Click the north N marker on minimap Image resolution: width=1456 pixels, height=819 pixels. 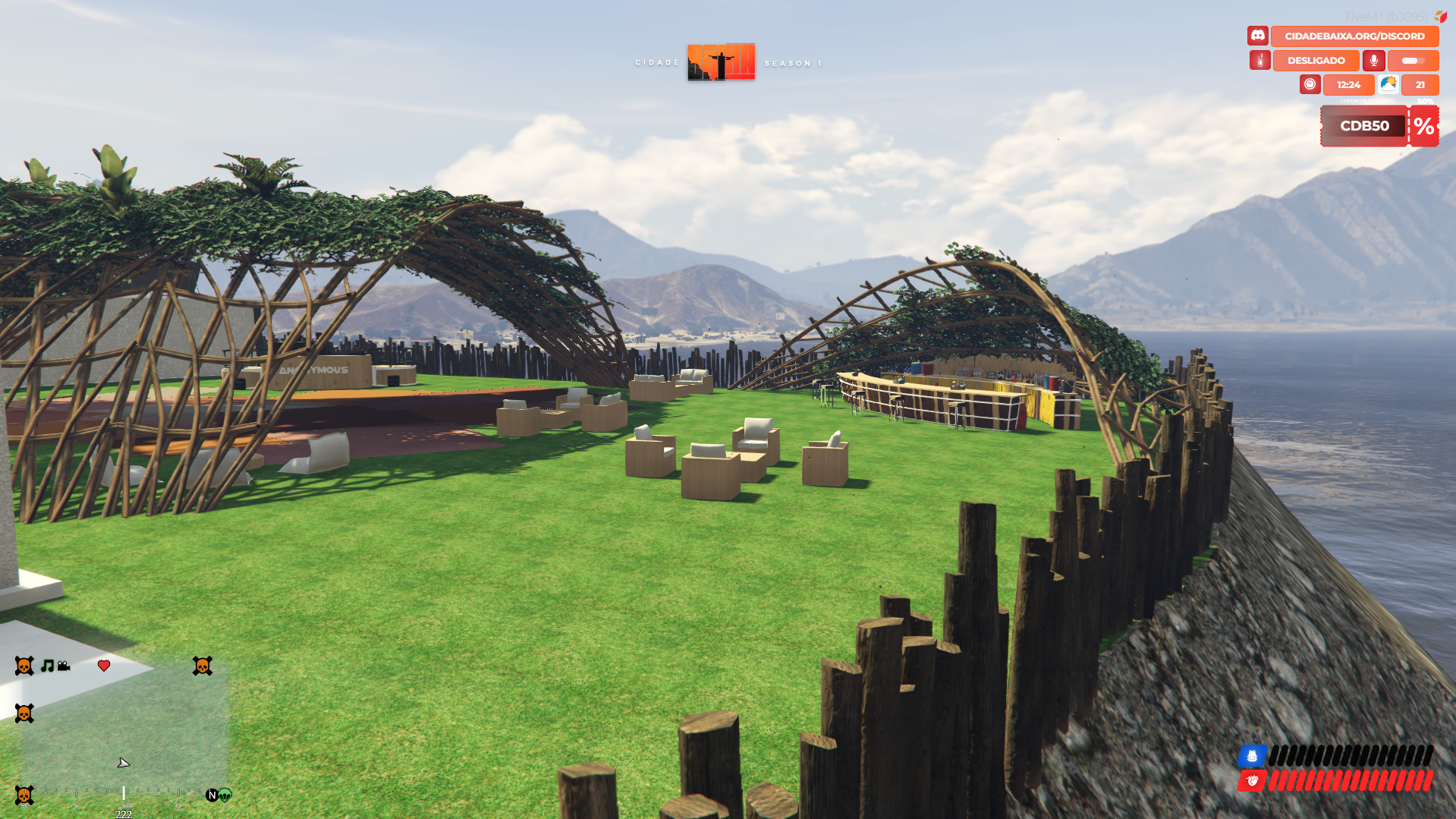point(212,795)
